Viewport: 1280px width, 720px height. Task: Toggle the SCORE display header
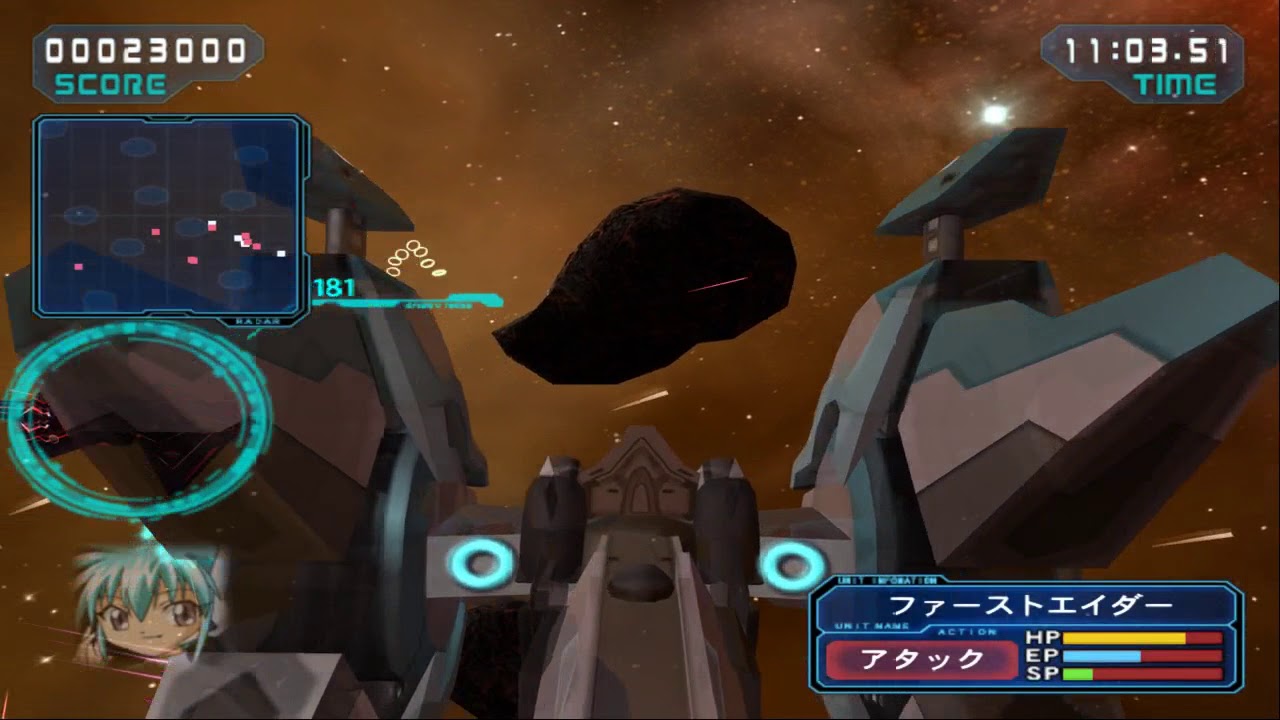pyautogui.click(x=110, y=85)
